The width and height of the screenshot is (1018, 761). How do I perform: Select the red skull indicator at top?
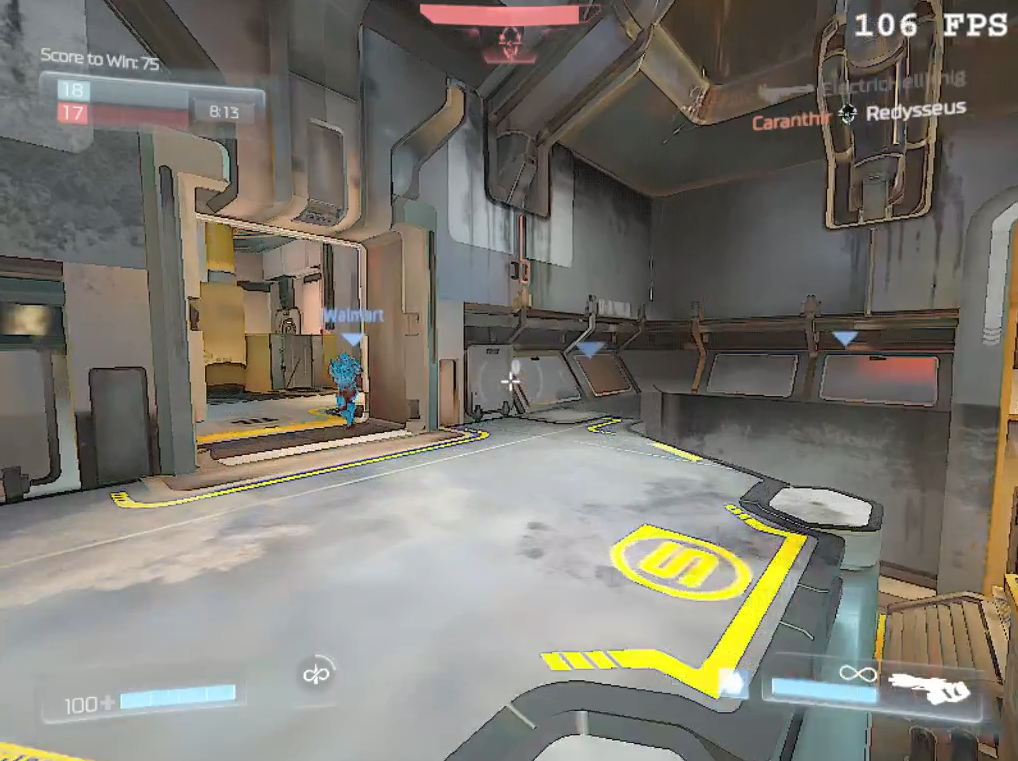[511, 41]
